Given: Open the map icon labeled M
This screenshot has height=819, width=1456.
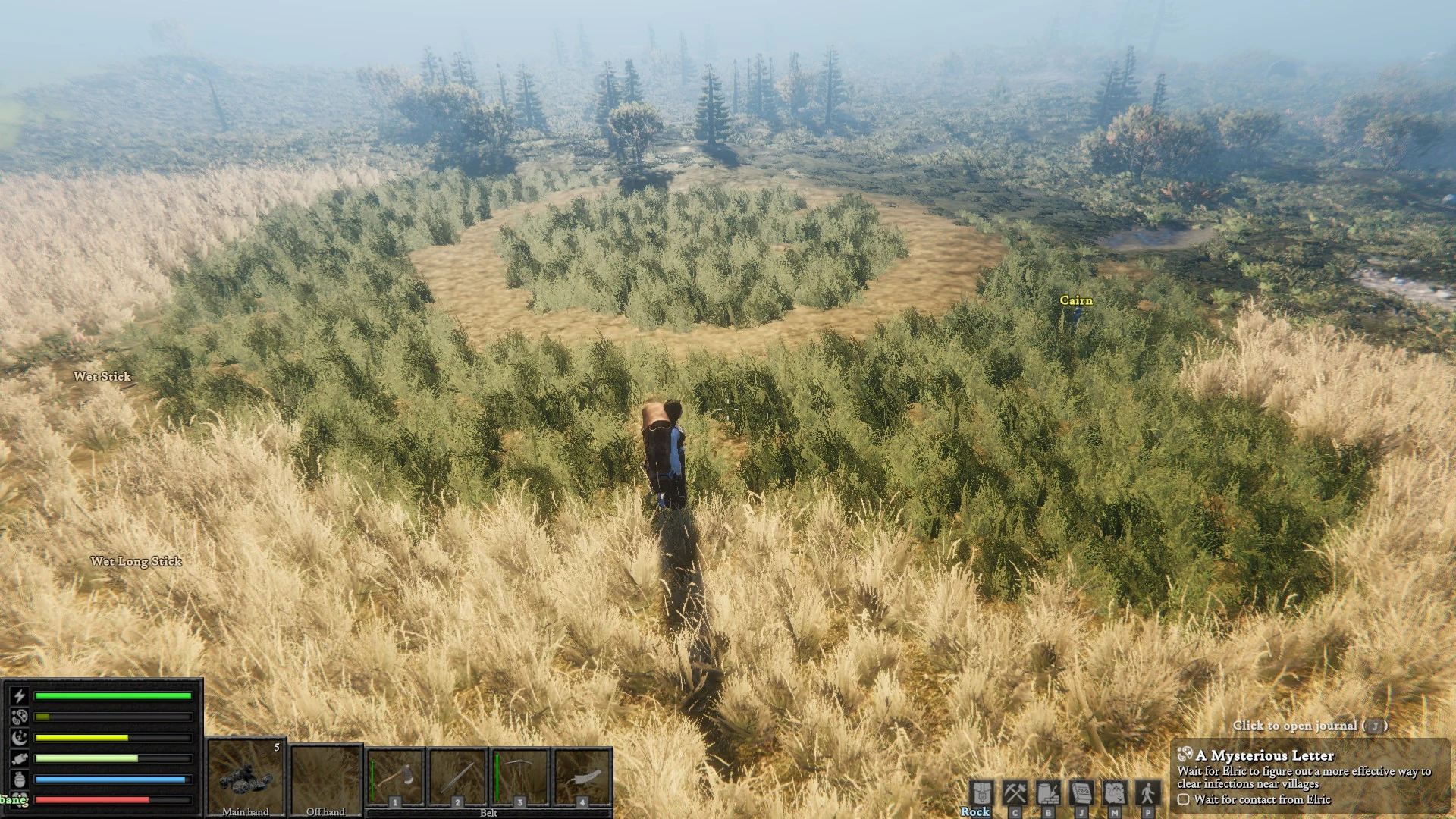Looking at the screenshot, I should [x=1114, y=793].
